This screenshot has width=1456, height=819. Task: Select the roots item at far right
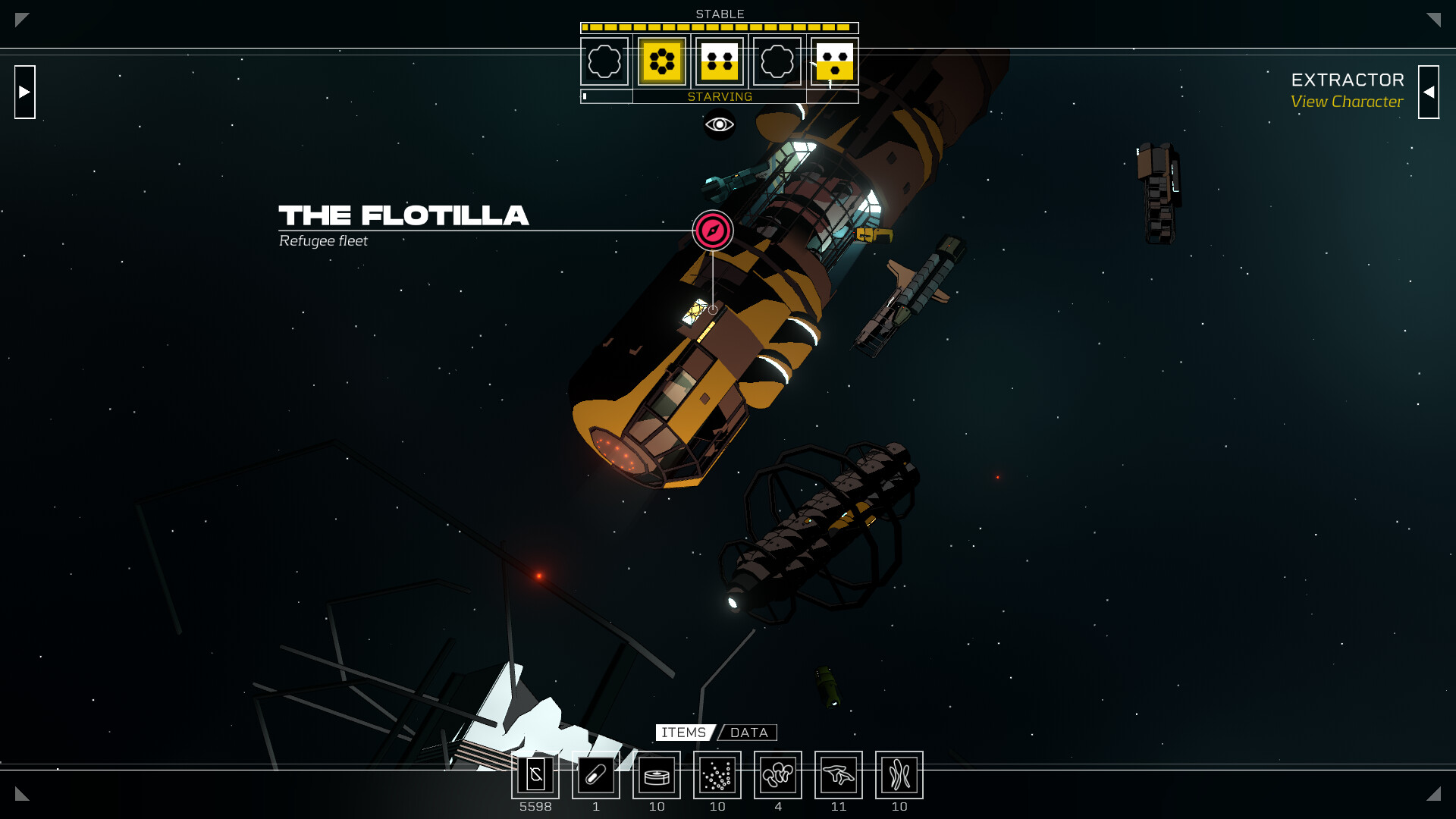coord(899,775)
